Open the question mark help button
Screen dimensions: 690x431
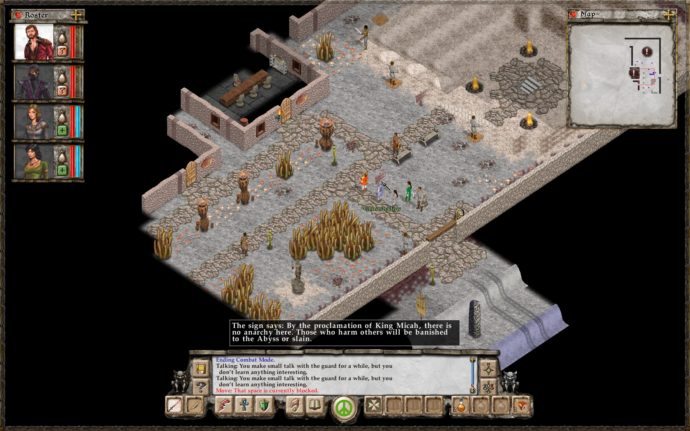coord(201,386)
